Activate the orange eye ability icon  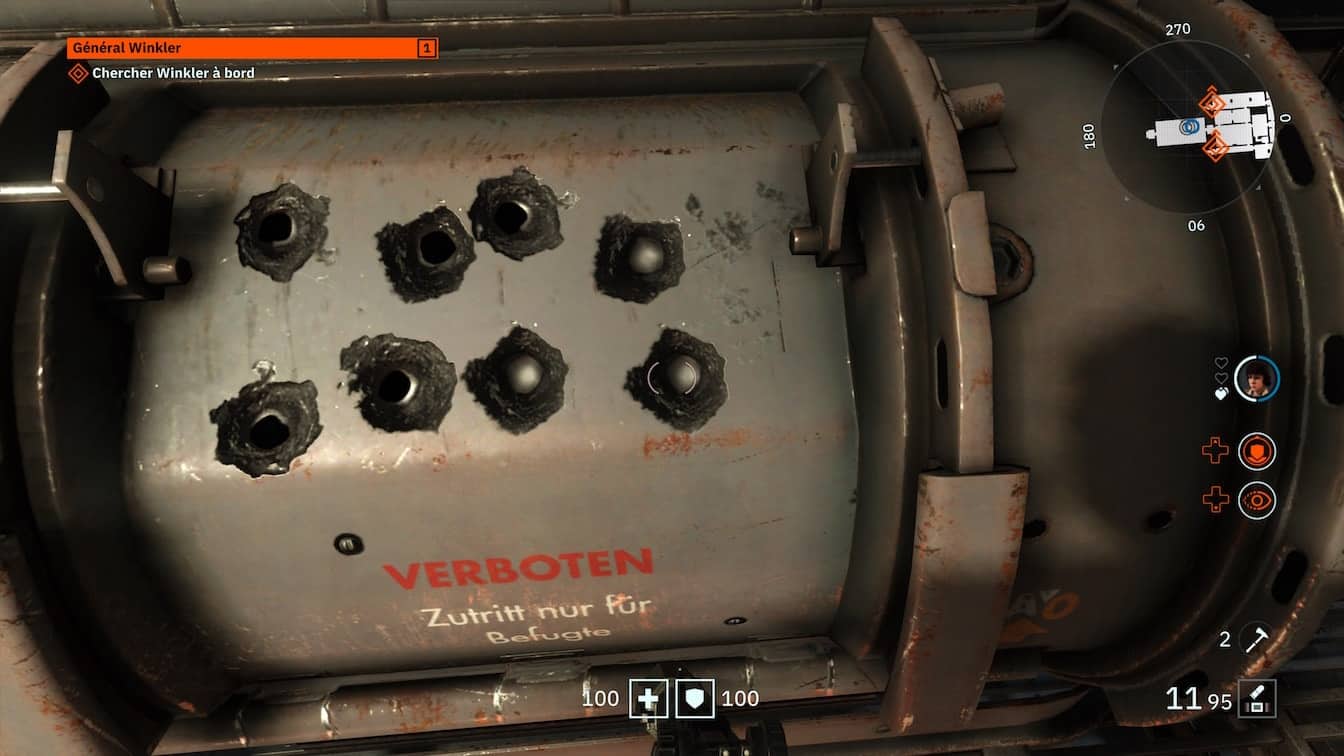(1257, 500)
